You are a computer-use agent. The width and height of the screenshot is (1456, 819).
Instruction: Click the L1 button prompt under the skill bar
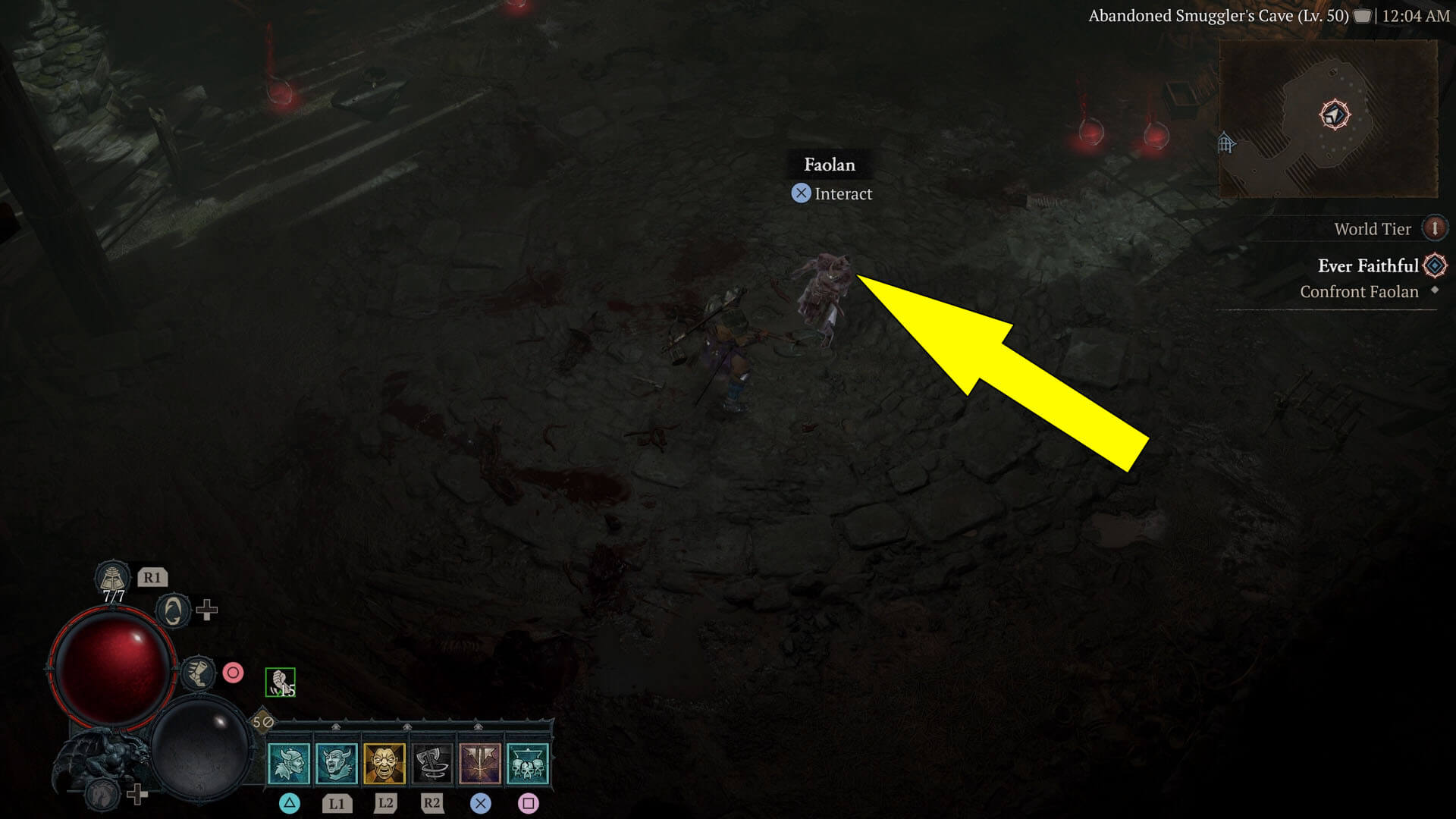[338, 803]
